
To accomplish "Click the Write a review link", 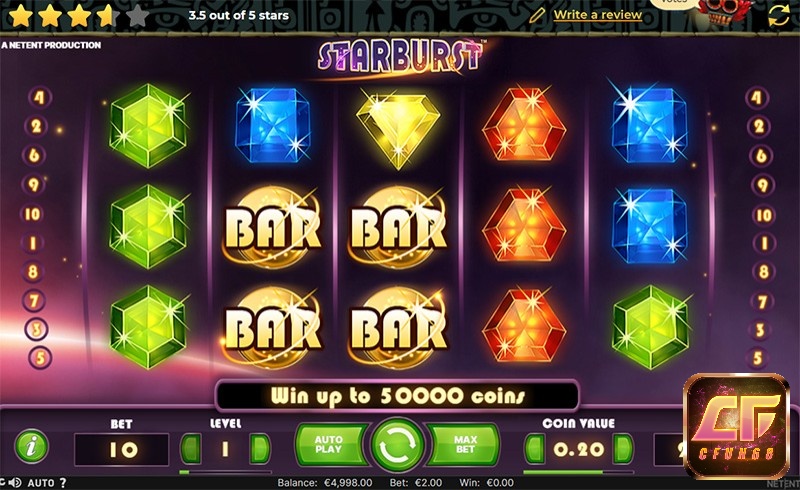I will (597, 15).
